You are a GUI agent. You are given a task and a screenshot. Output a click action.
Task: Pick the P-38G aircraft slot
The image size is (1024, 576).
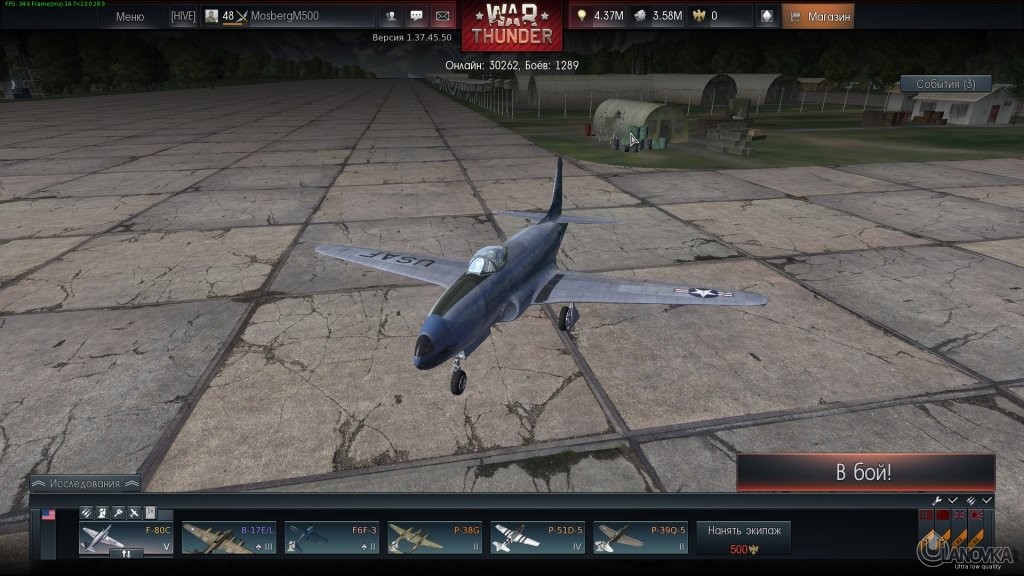[435, 536]
